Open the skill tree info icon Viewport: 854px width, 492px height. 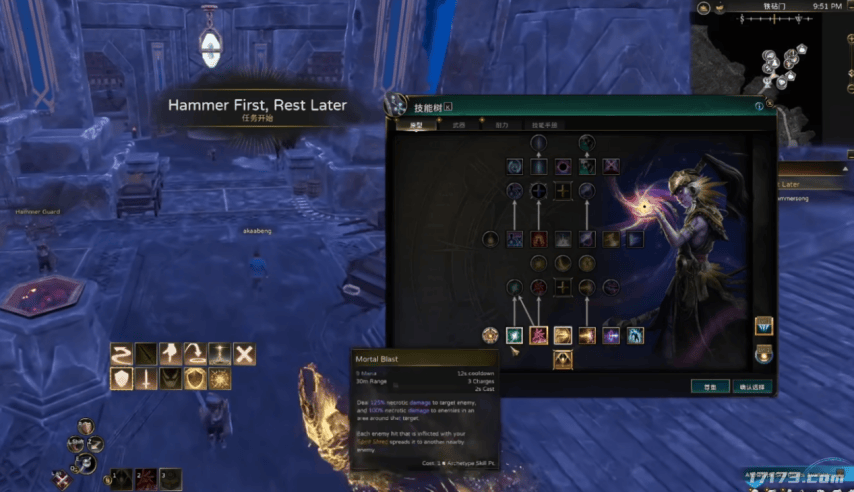point(759,105)
